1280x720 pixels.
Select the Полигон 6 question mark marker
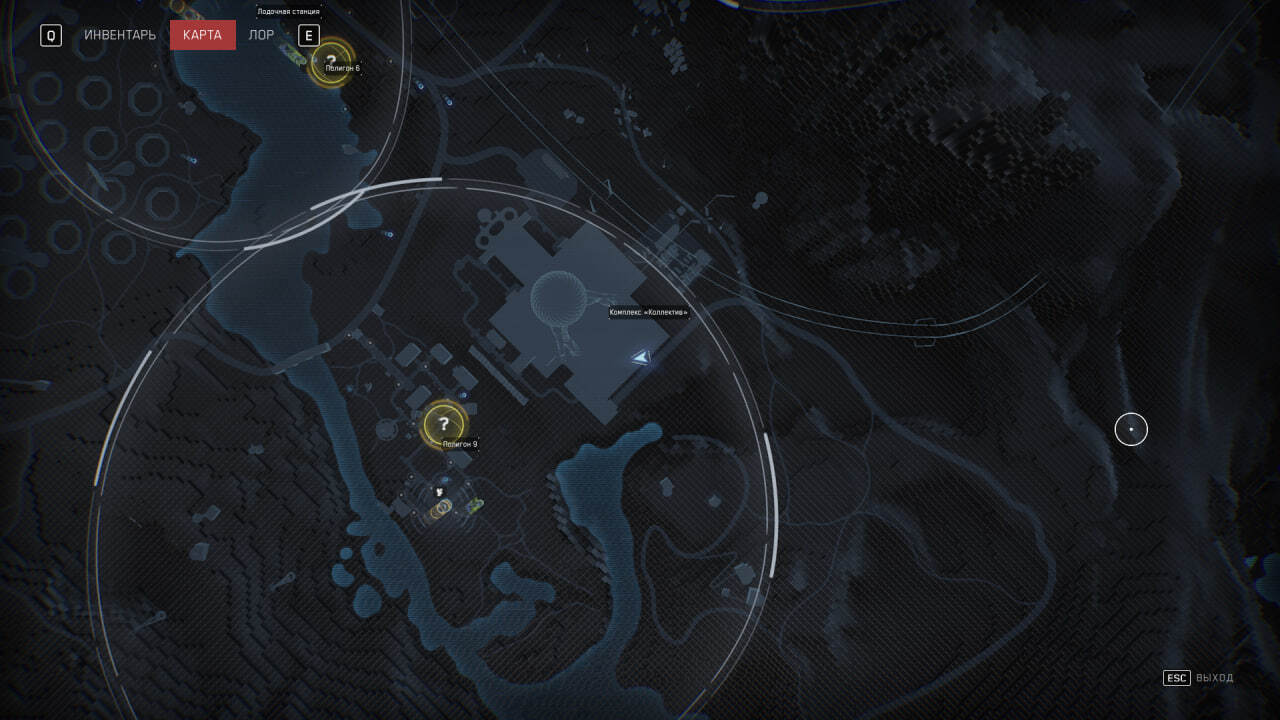pos(331,62)
